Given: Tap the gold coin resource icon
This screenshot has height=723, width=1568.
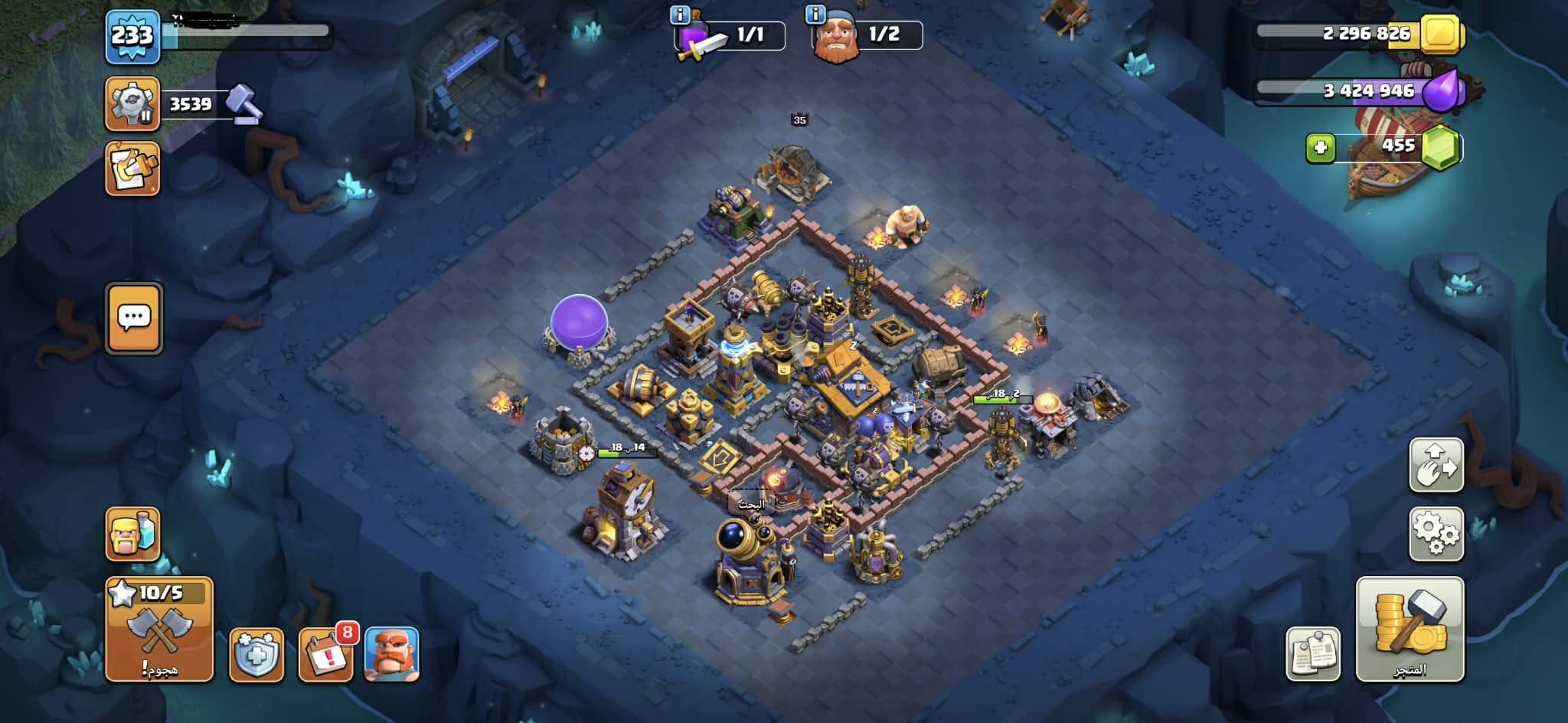Looking at the screenshot, I should point(1442,34).
